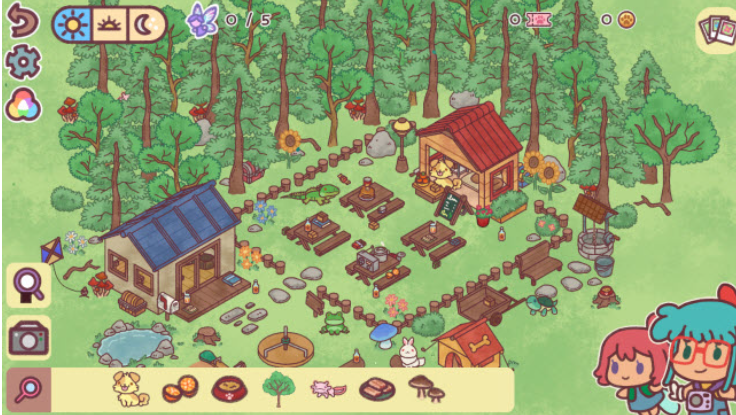This screenshot has height=415, width=736.
Task: Select the green tree target in the find bar
Action: click(x=278, y=387)
